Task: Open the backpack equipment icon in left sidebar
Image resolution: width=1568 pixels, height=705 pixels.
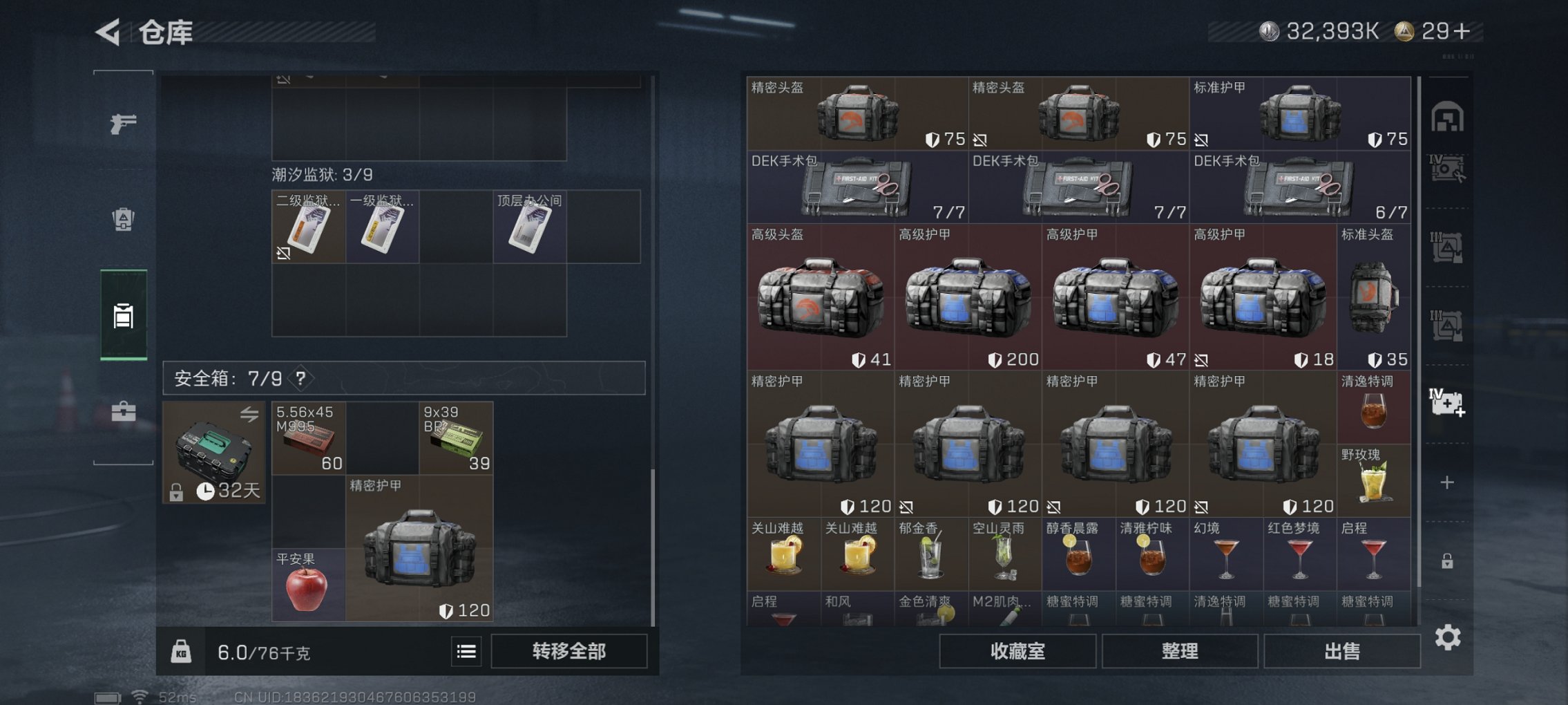Action: point(123,218)
